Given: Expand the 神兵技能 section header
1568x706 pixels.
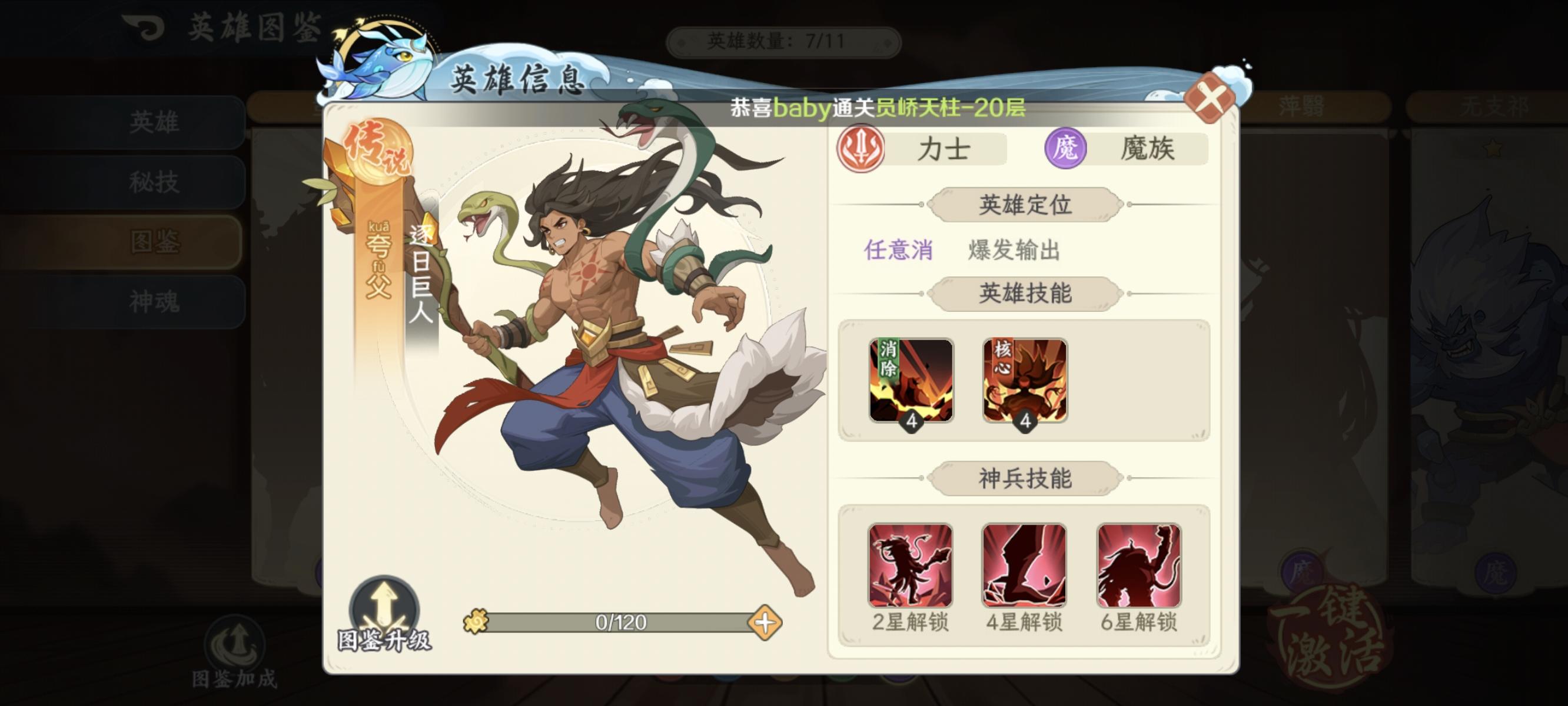Looking at the screenshot, I should [x=1024, y=478].
